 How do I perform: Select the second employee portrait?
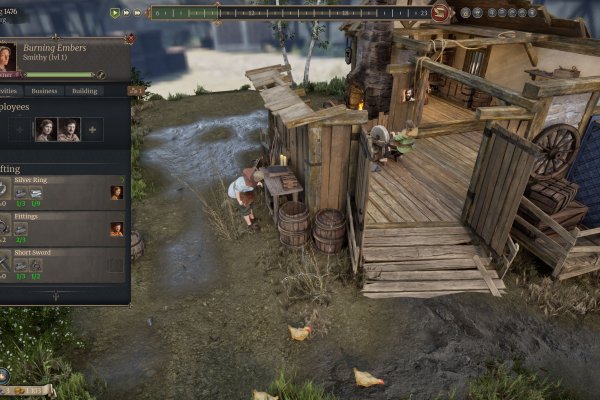pos(68,129)
